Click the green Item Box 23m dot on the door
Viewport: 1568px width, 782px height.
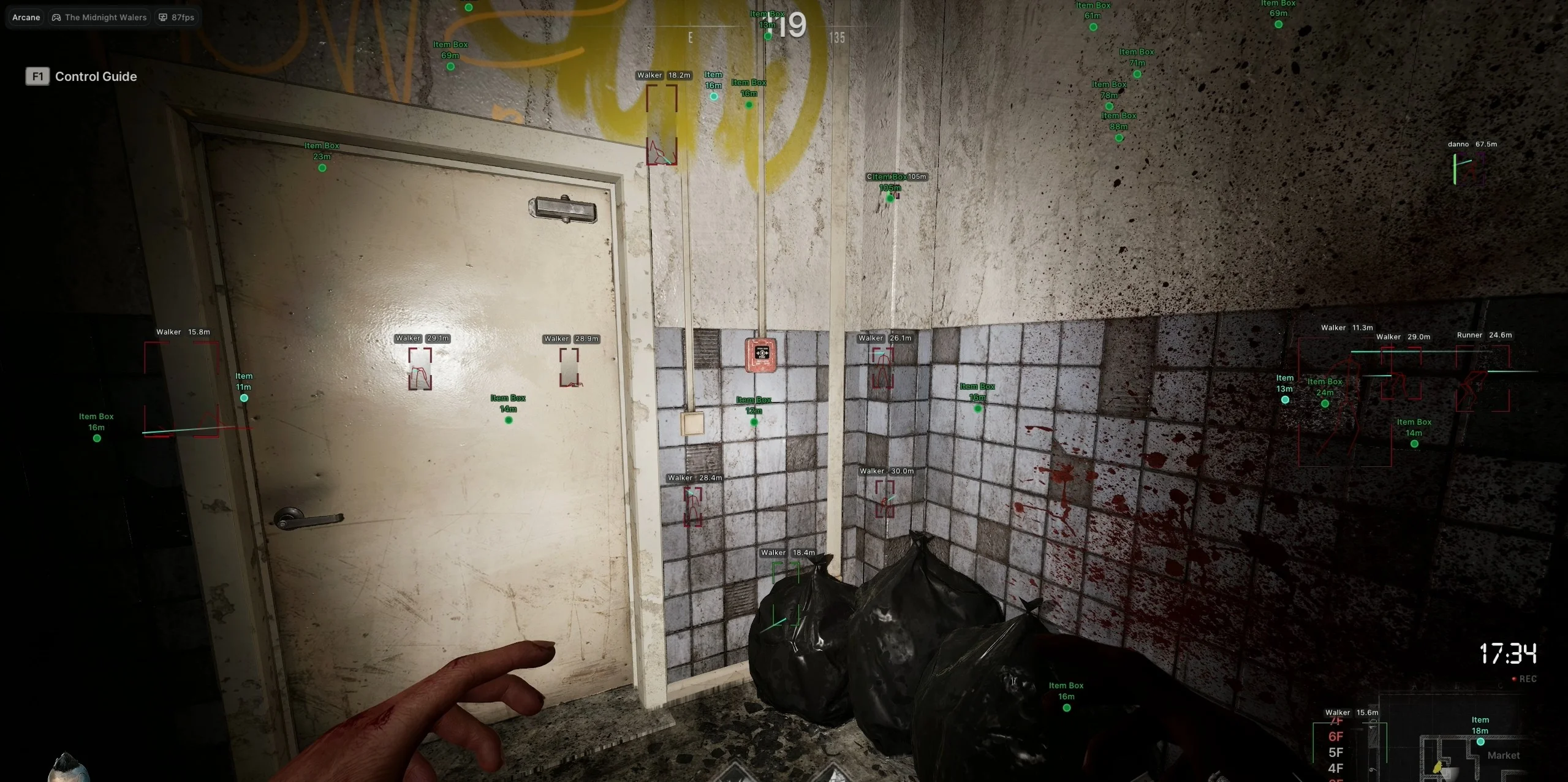tap(322, 167)
